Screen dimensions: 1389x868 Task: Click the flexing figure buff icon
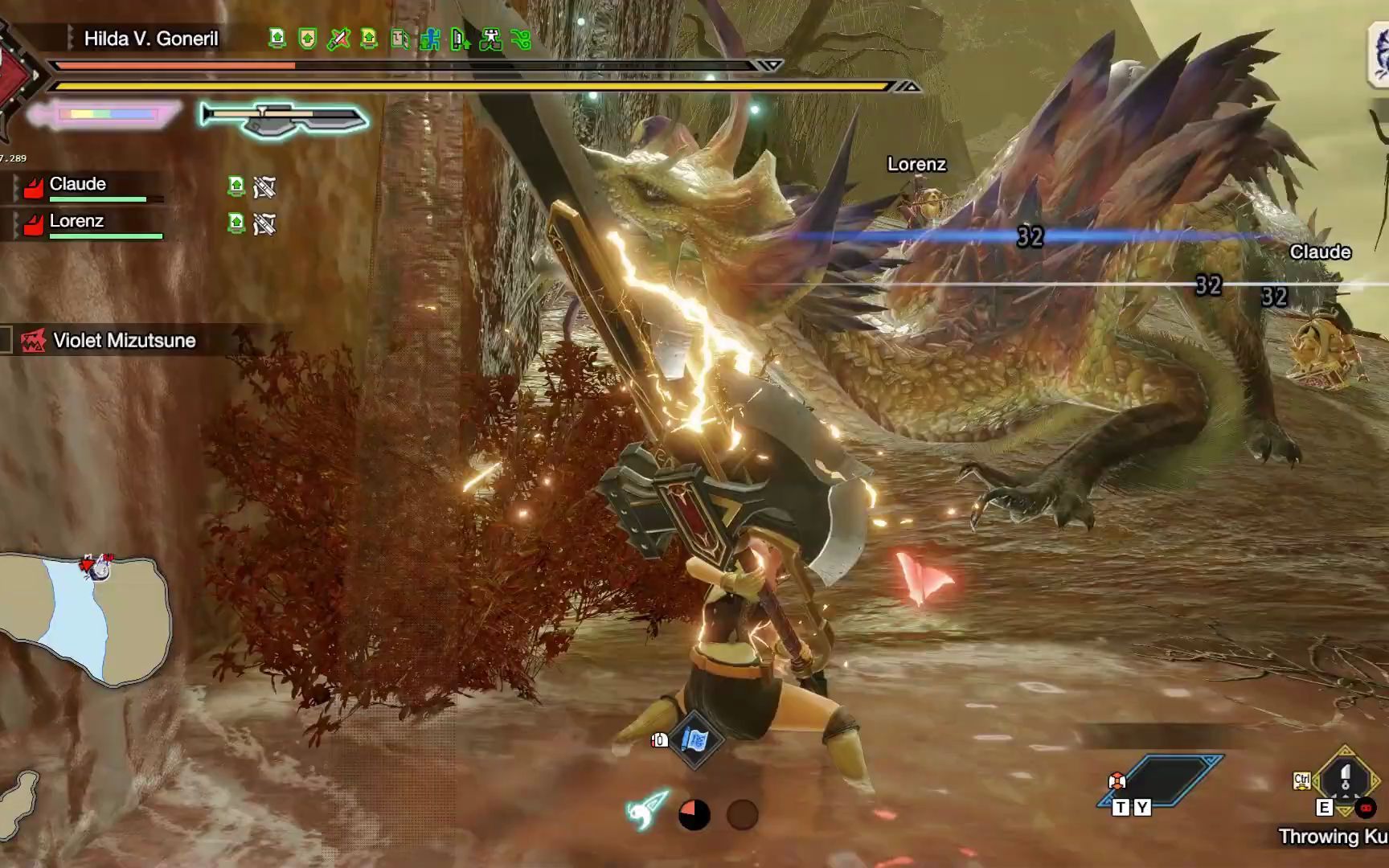[x=491, y=39]
